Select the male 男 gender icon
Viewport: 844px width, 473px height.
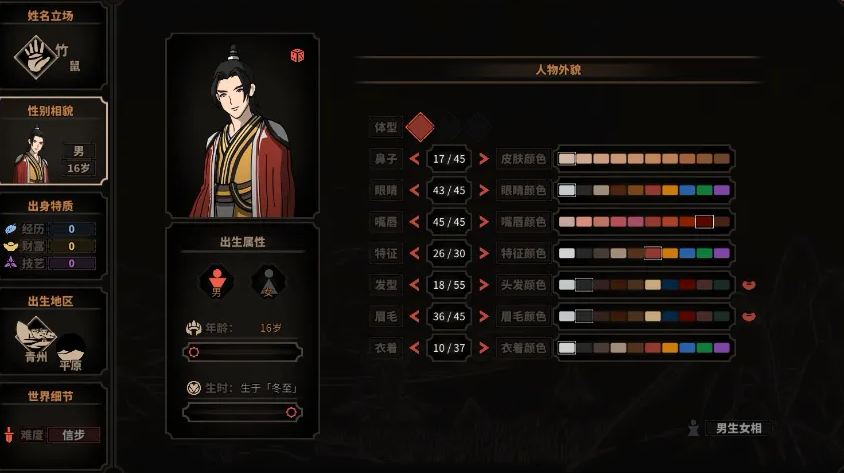(x=216, y=283)
